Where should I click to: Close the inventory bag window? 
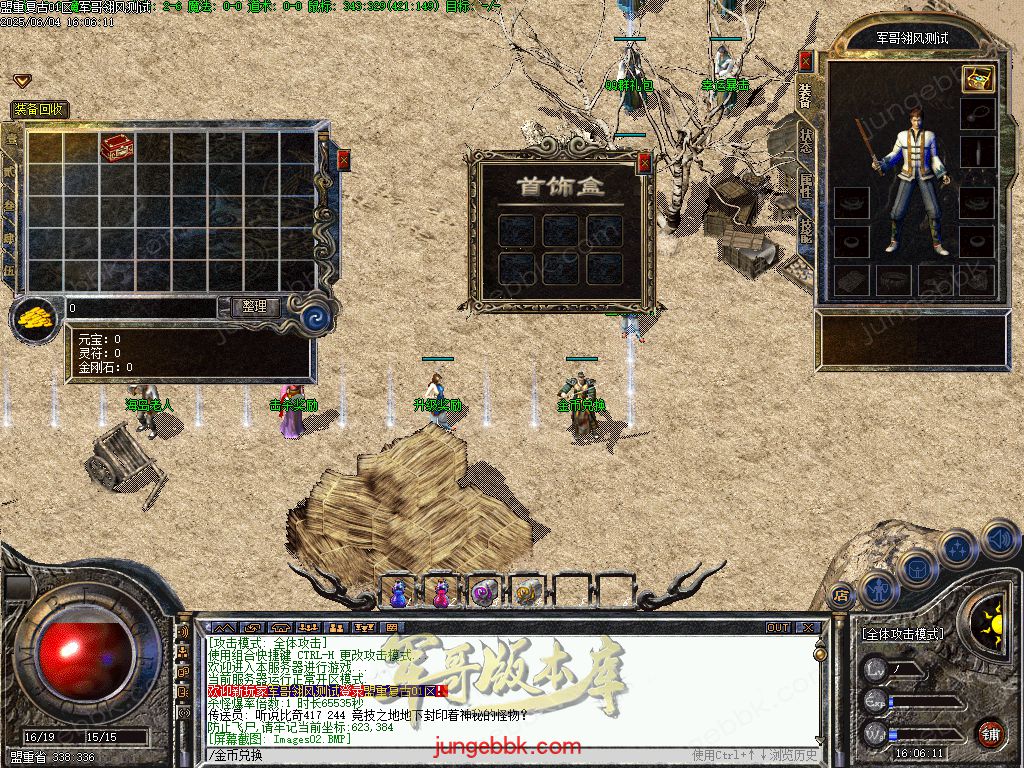pos(344,160)
